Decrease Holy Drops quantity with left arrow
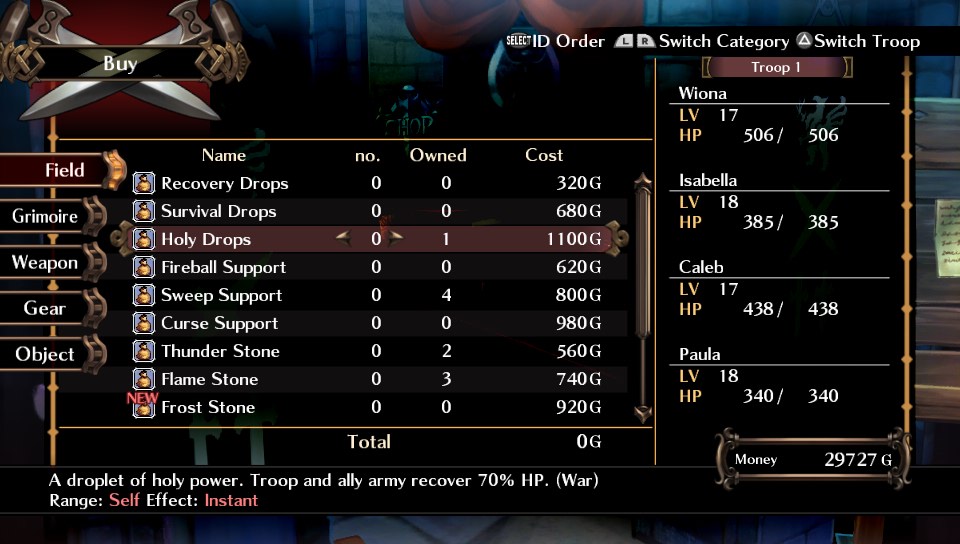960x544 pixels. [344, 238]
